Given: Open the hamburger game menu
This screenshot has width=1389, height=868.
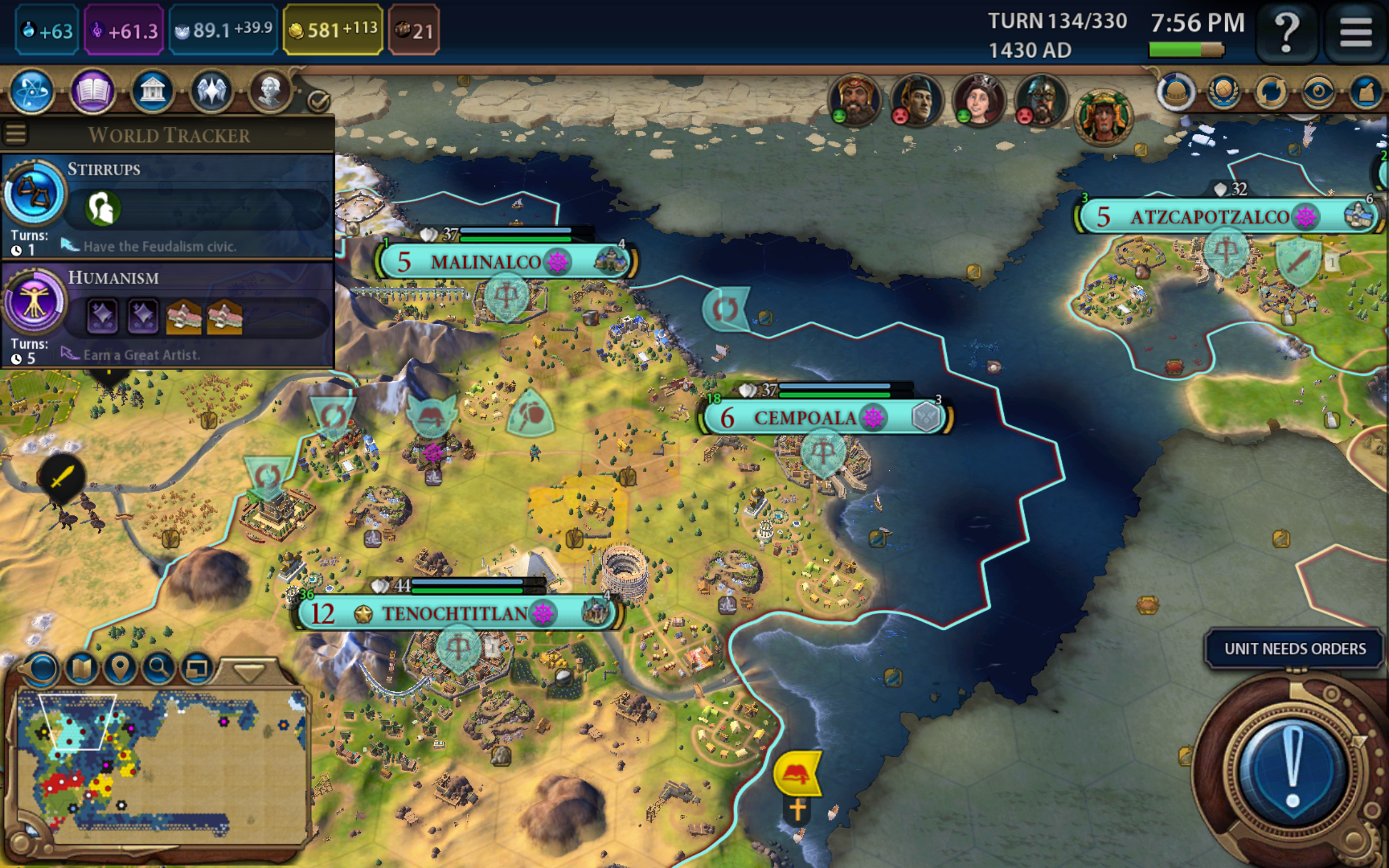Looking at the screenshot, I should [1356, 31].
